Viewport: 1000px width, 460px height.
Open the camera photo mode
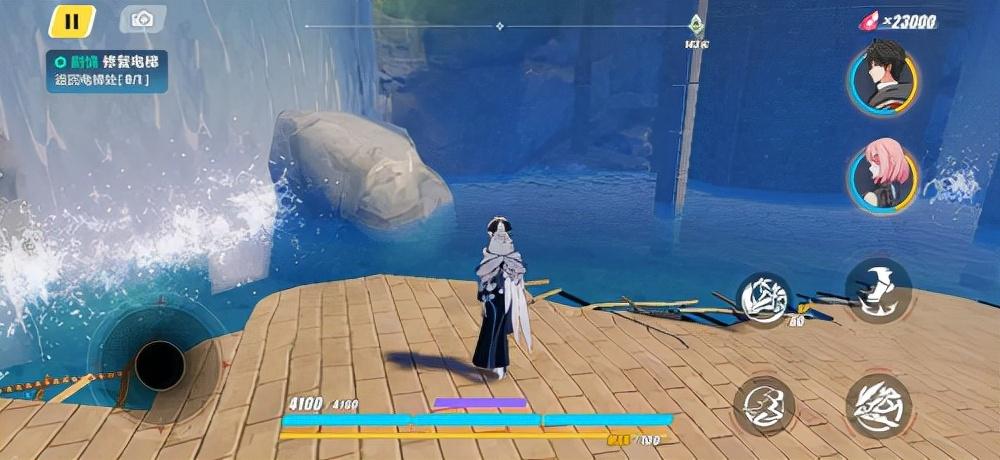click(142, 19)
